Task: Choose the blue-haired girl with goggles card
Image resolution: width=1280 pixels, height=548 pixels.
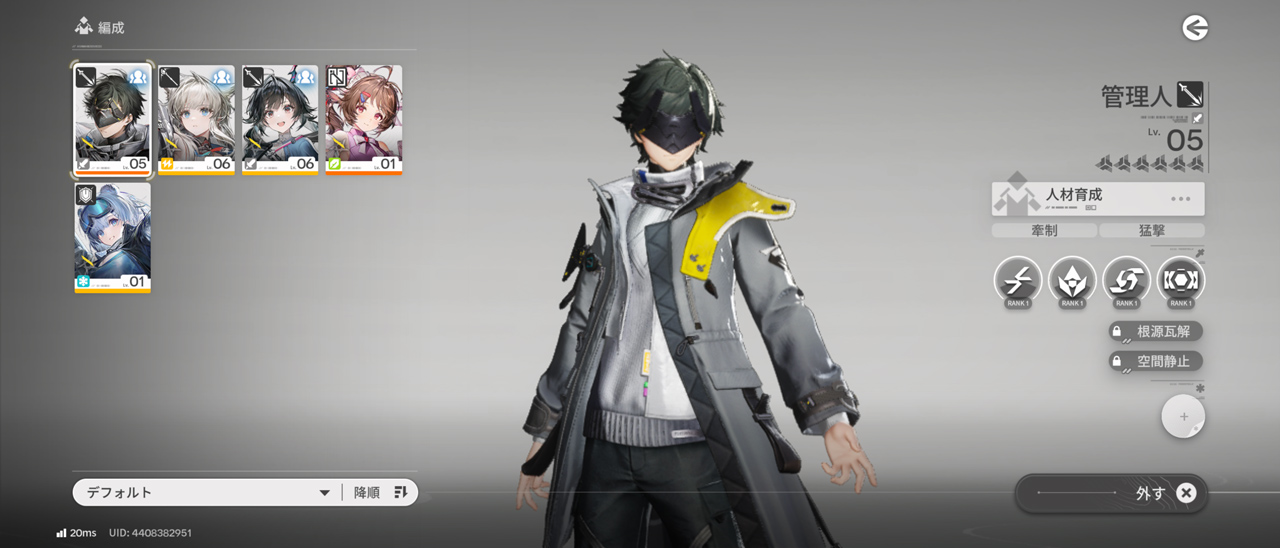Action: click(x=113, y=237)
